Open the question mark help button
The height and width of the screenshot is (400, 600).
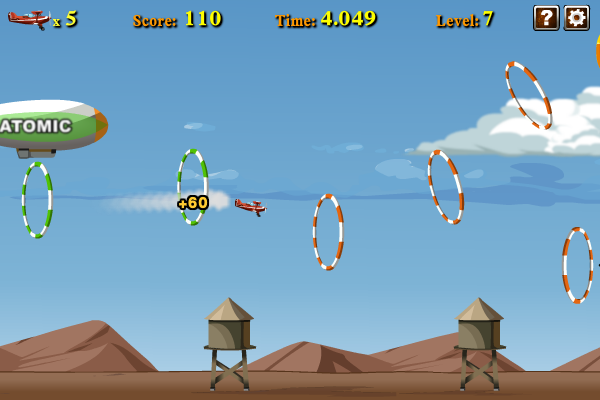pos(546,17)
